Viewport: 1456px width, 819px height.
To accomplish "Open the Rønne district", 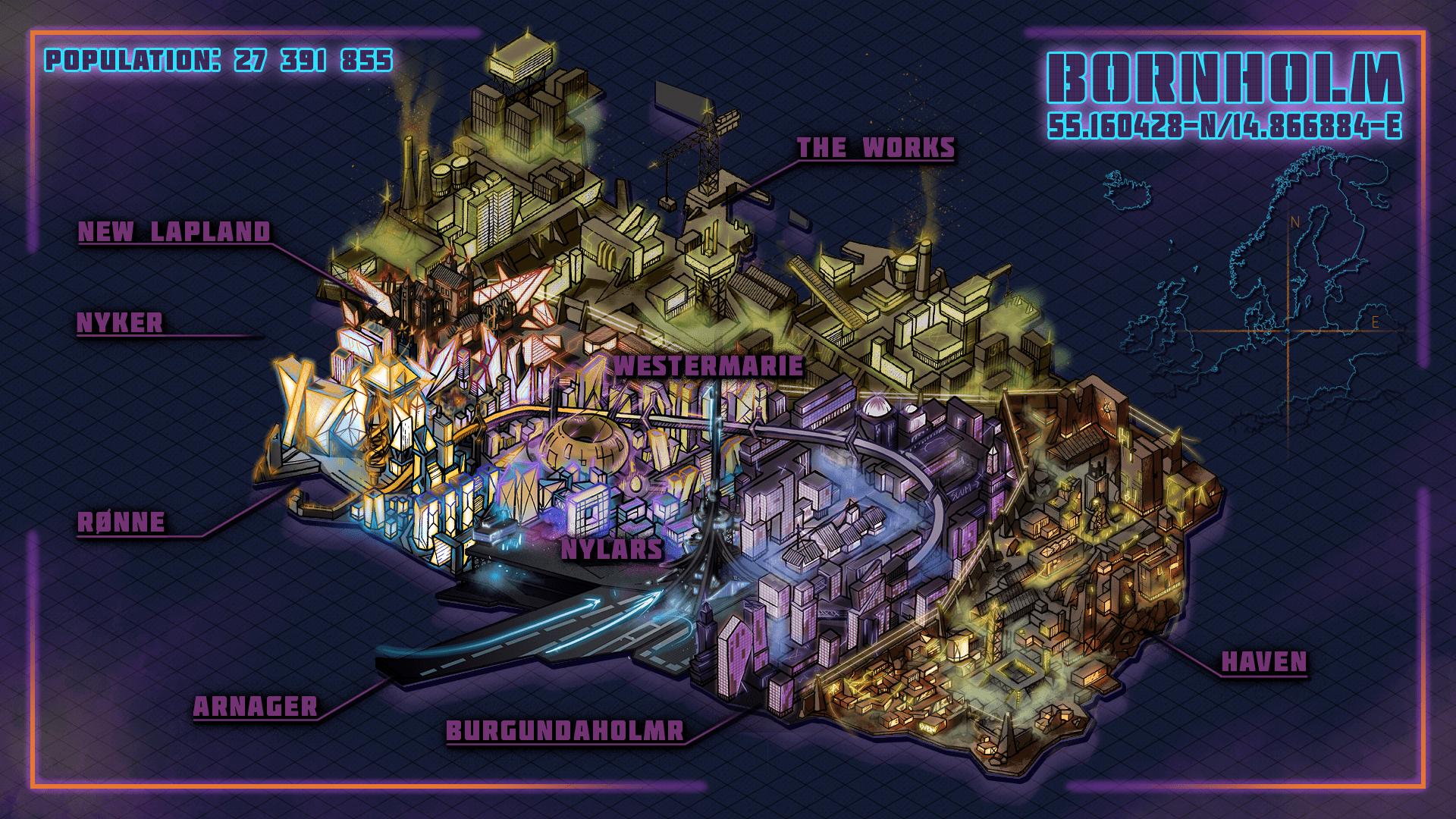I will coord(121,522).
